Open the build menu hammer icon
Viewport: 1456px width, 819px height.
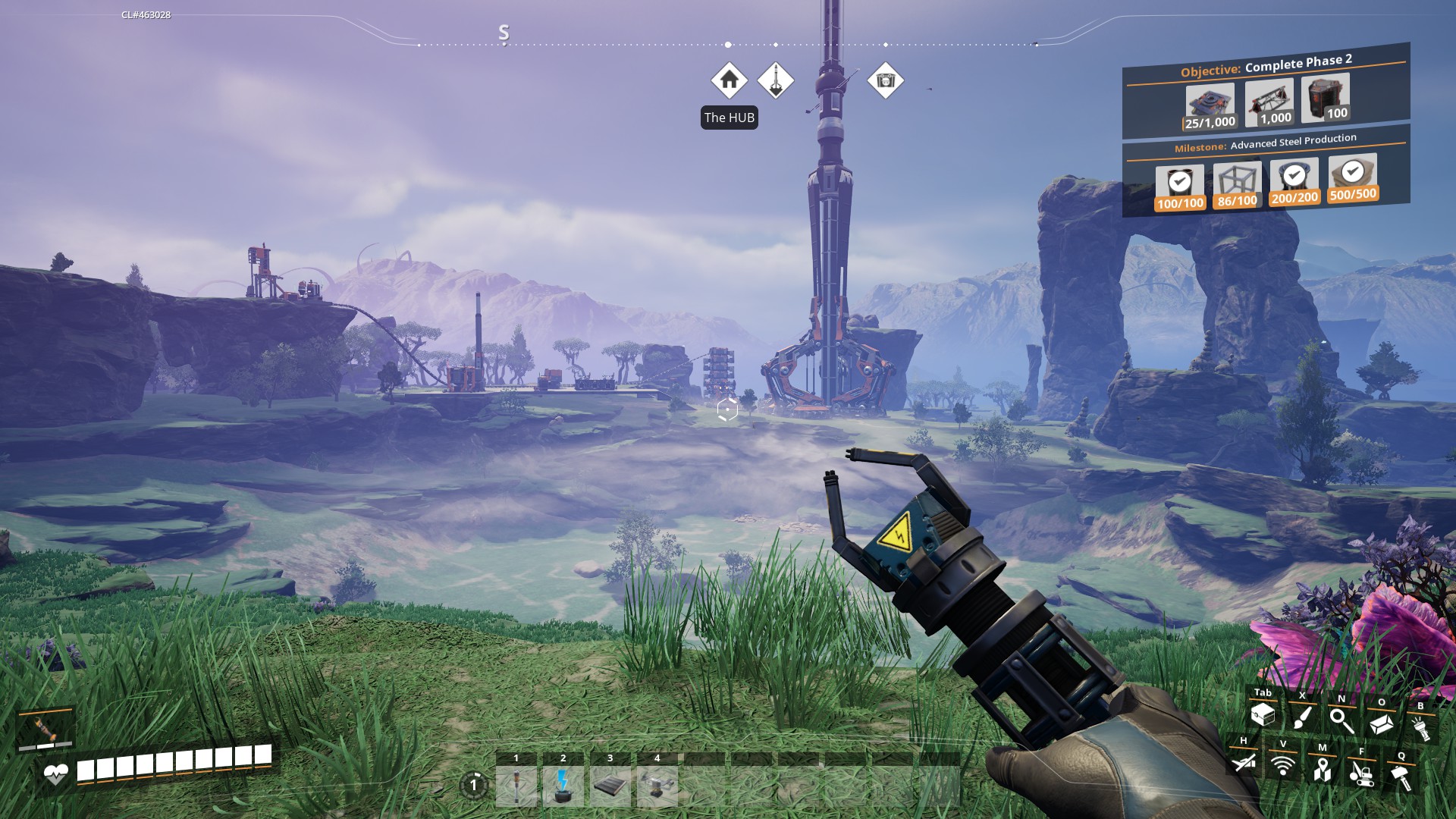[x=1401, y=777]
